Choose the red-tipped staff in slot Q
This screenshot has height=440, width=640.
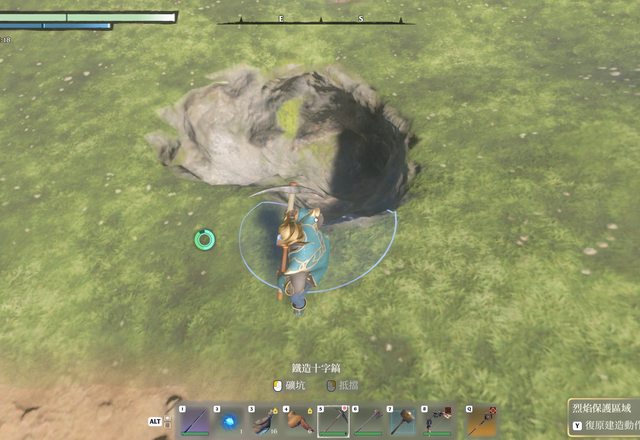click(481, 421)
